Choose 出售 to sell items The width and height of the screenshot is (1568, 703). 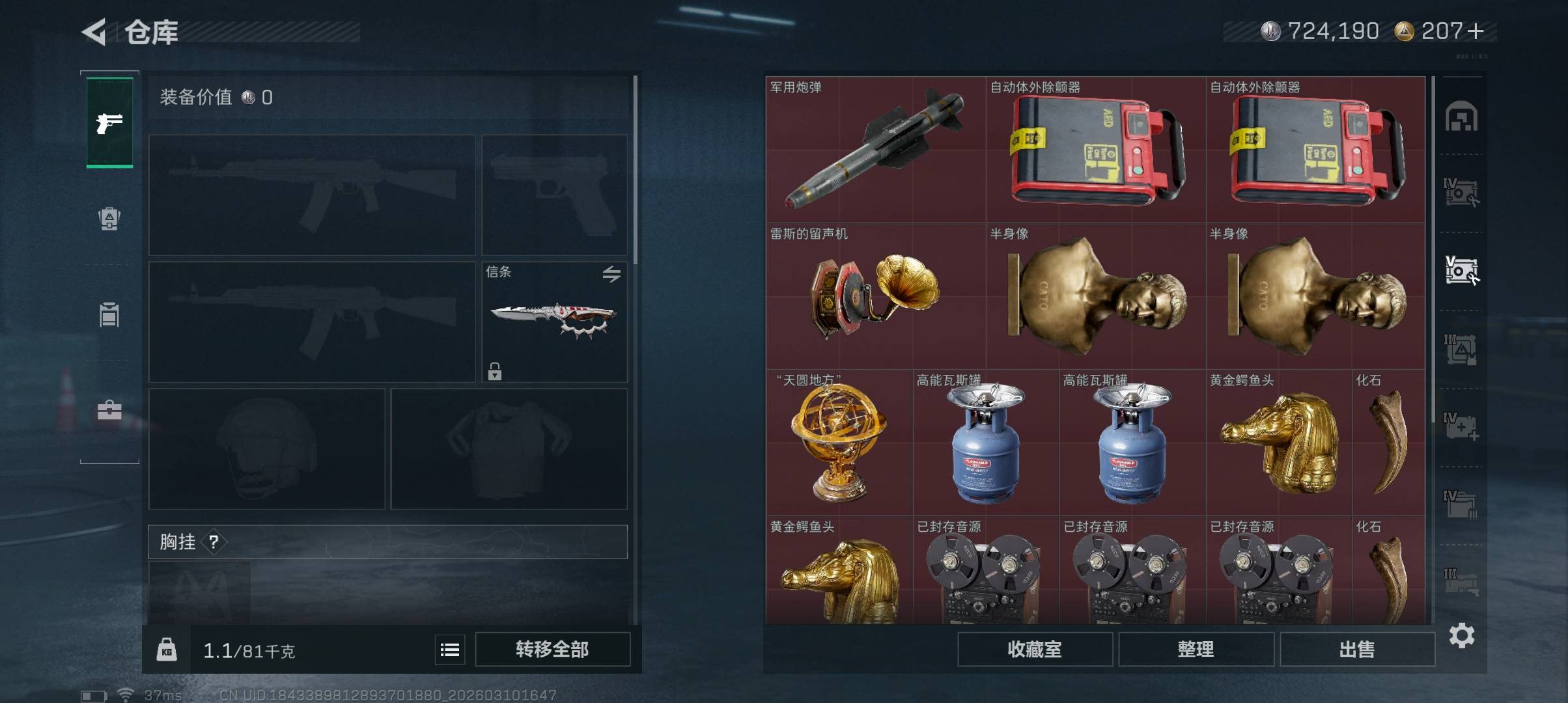pos(1357,650)
